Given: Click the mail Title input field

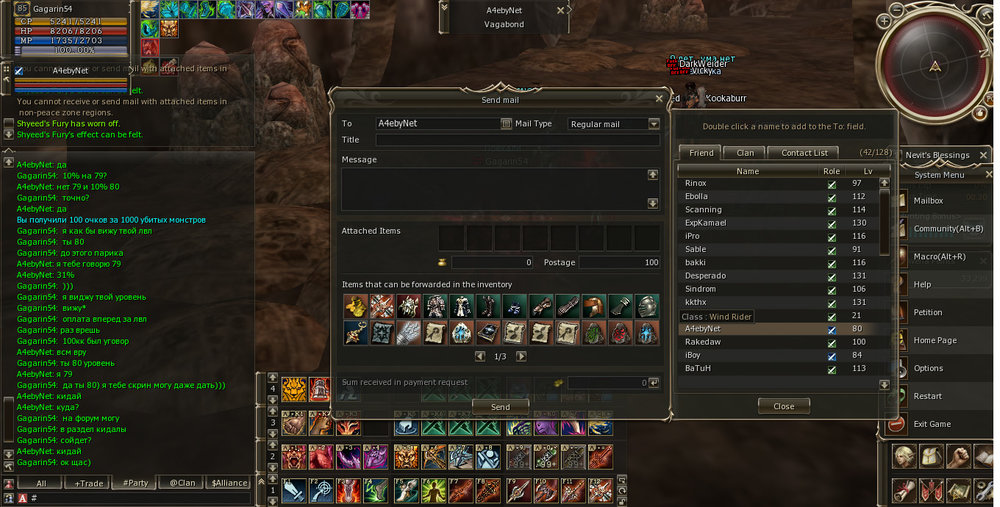Looking at the screenshot, I should tap(517, 140).
